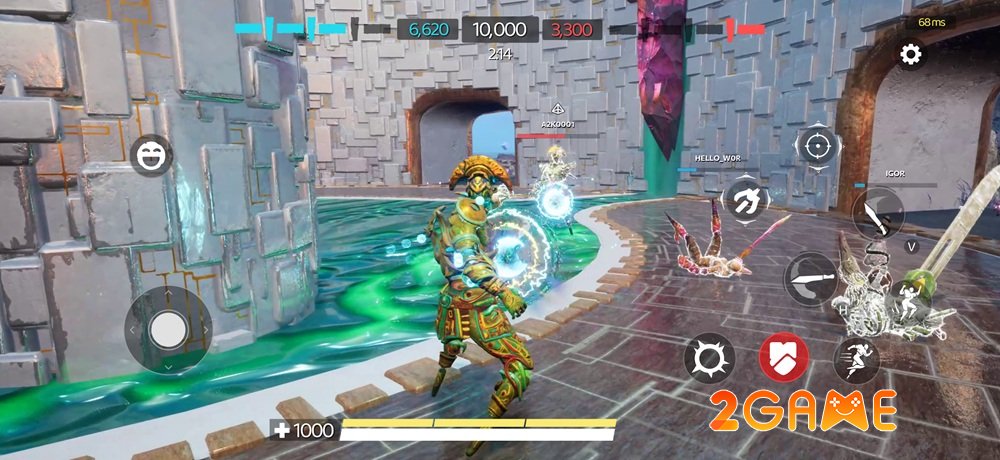The width and height of the screenshot is (1000, 460).
Task: Use the heavy blade slash attack
Action: [x=811, y=278]
